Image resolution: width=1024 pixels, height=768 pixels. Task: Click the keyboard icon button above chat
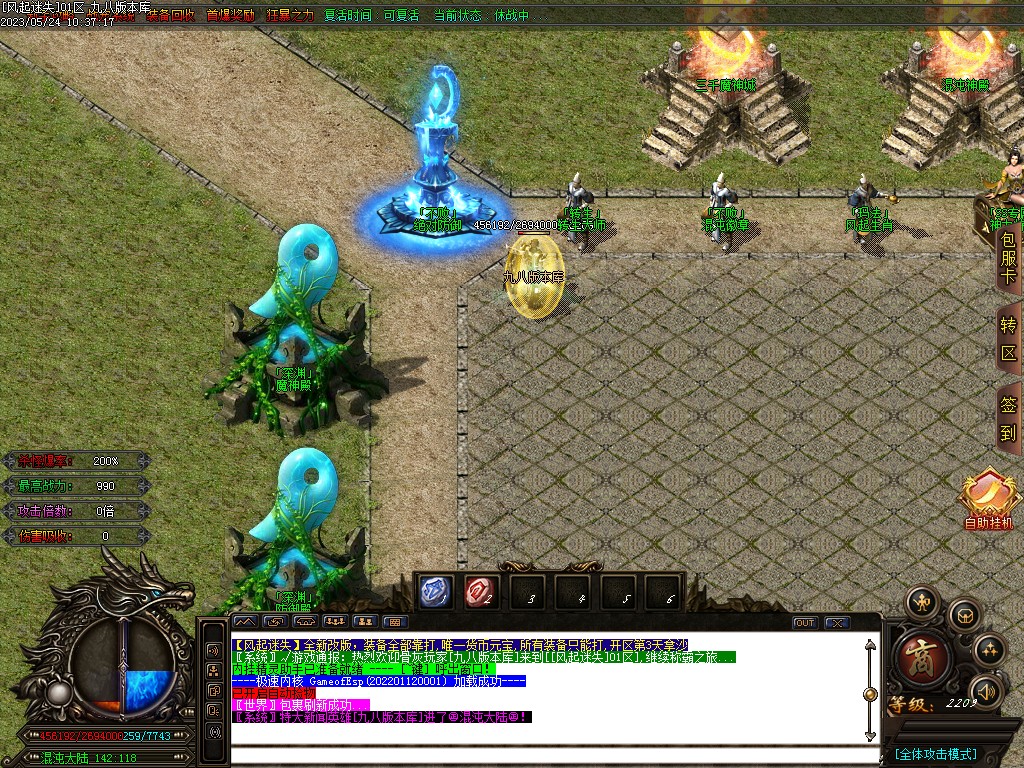point(394,622)
